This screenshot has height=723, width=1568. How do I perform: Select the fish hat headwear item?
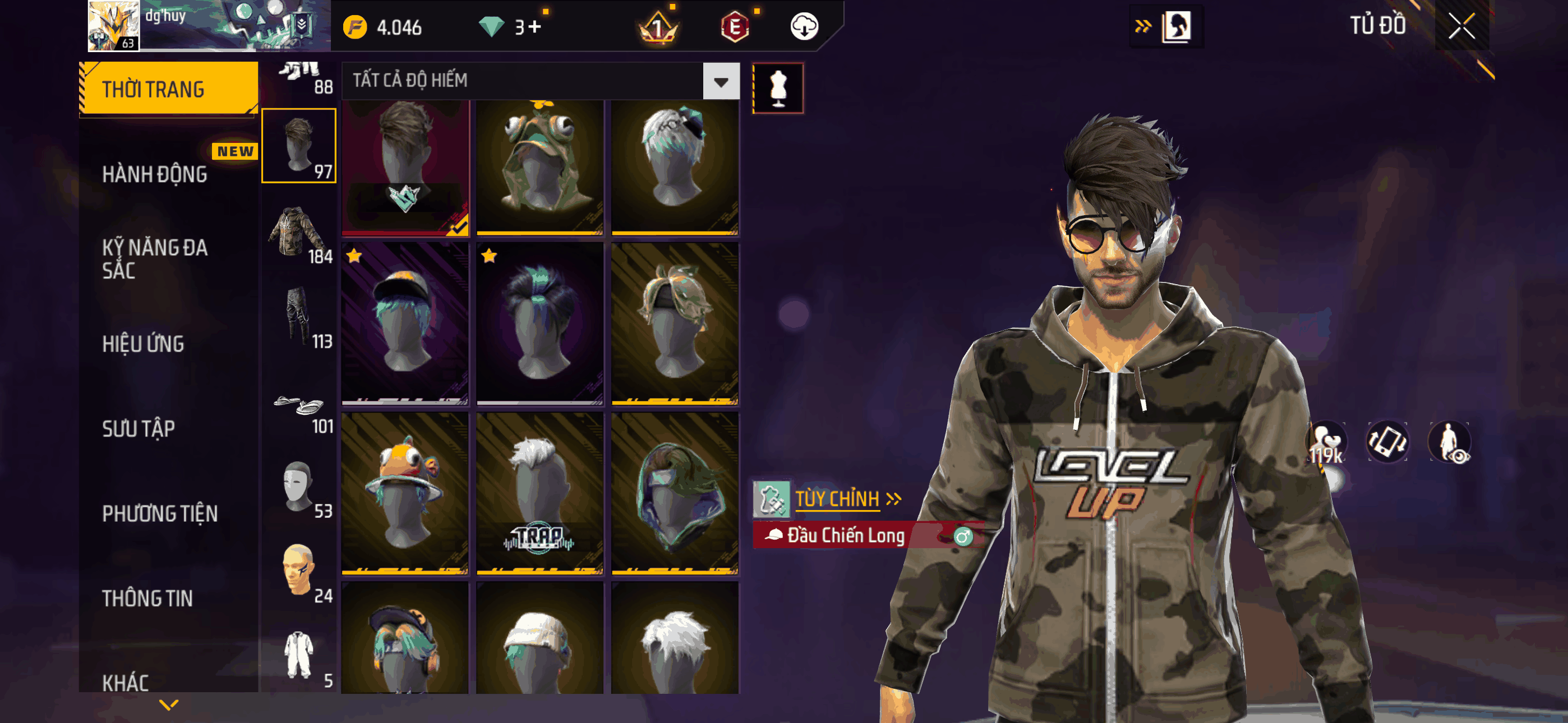click(405, 494)
